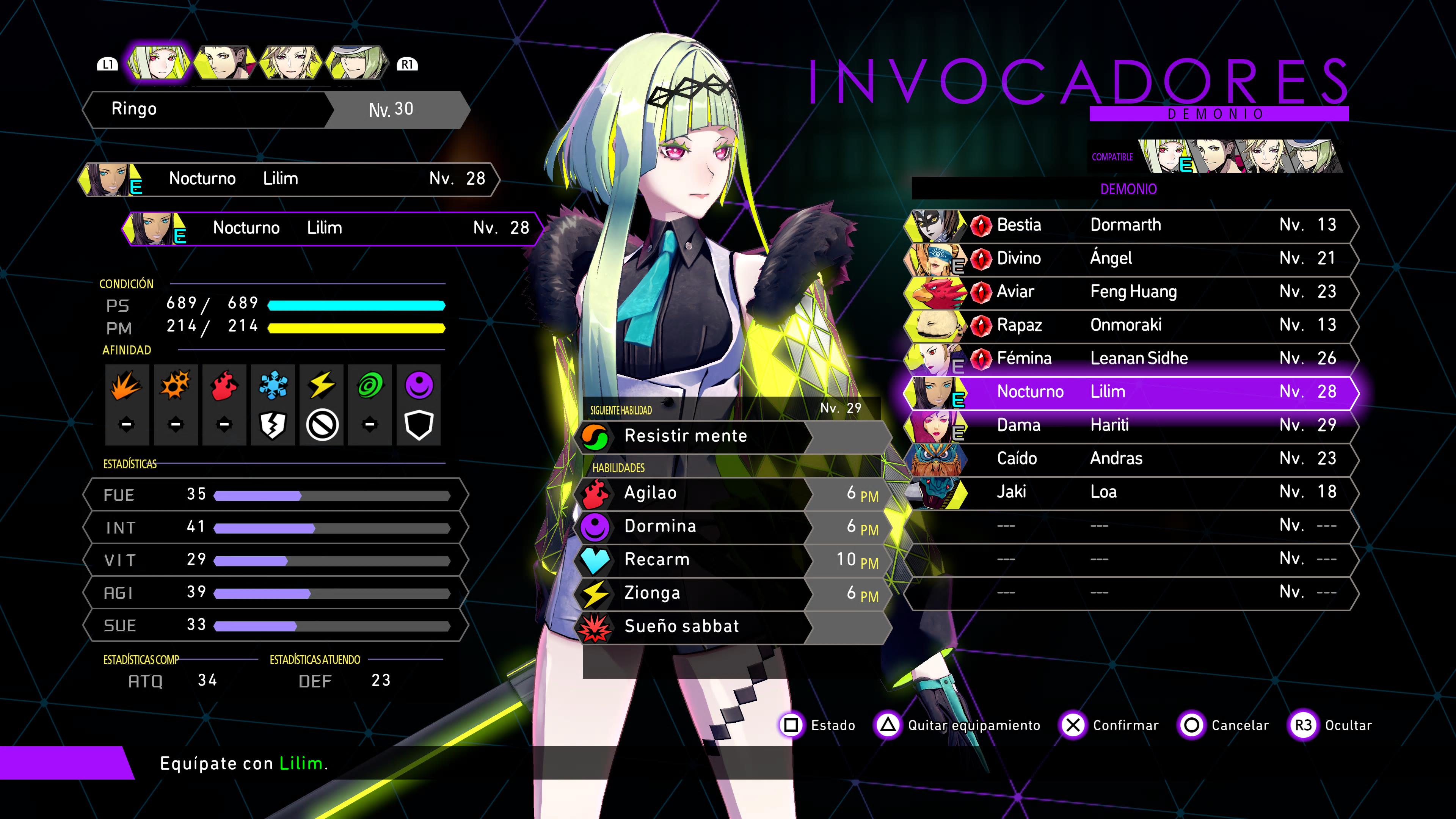Select the Agilao skill entry
The image size is (1456, 819).
[x=729, y=493]
